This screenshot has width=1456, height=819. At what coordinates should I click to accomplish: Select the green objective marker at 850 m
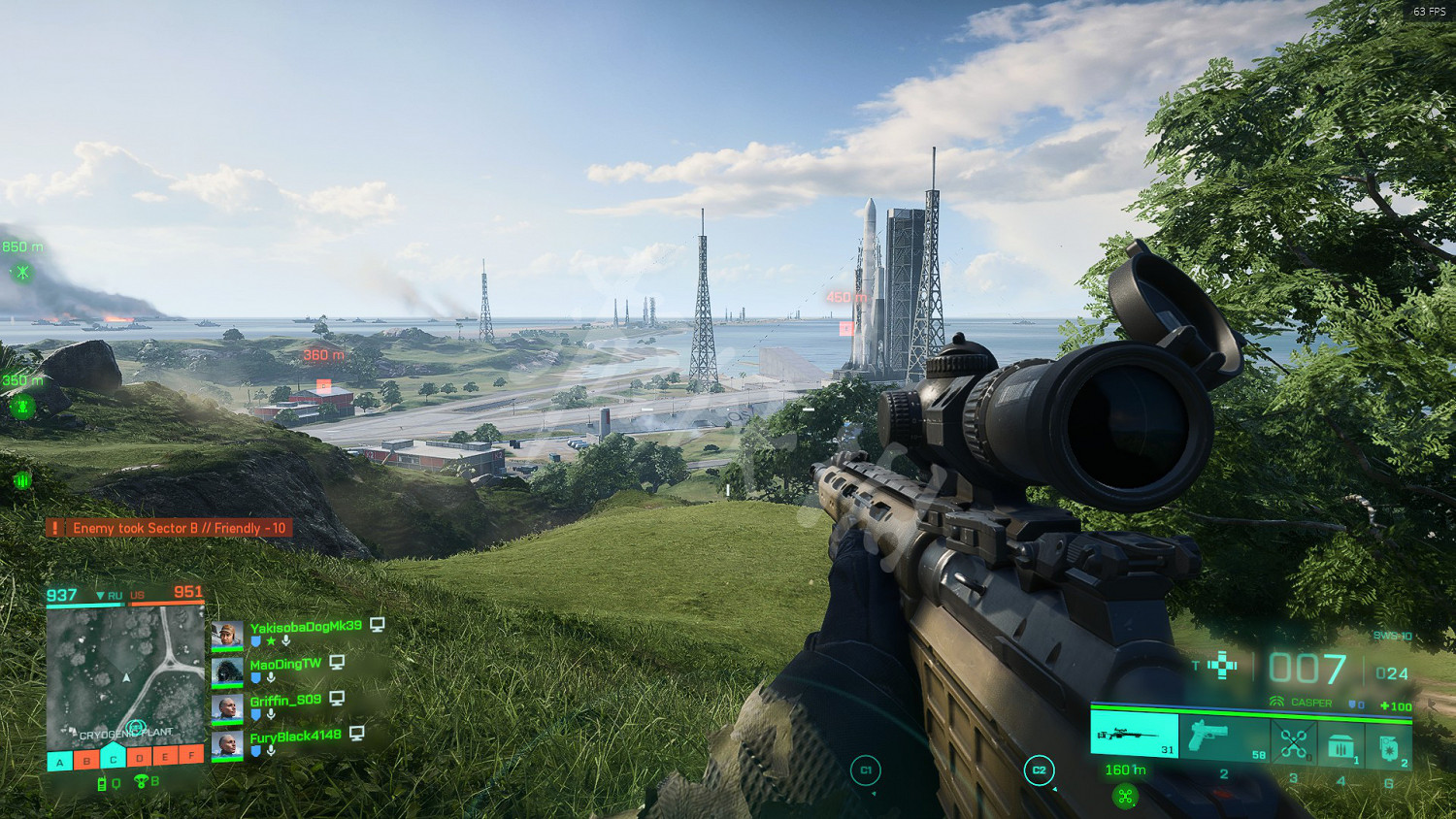21,273
